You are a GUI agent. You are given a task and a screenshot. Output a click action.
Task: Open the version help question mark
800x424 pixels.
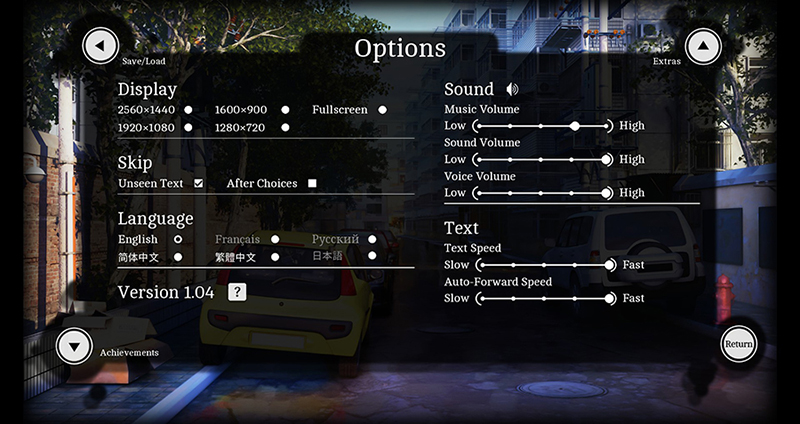point(237,292)
